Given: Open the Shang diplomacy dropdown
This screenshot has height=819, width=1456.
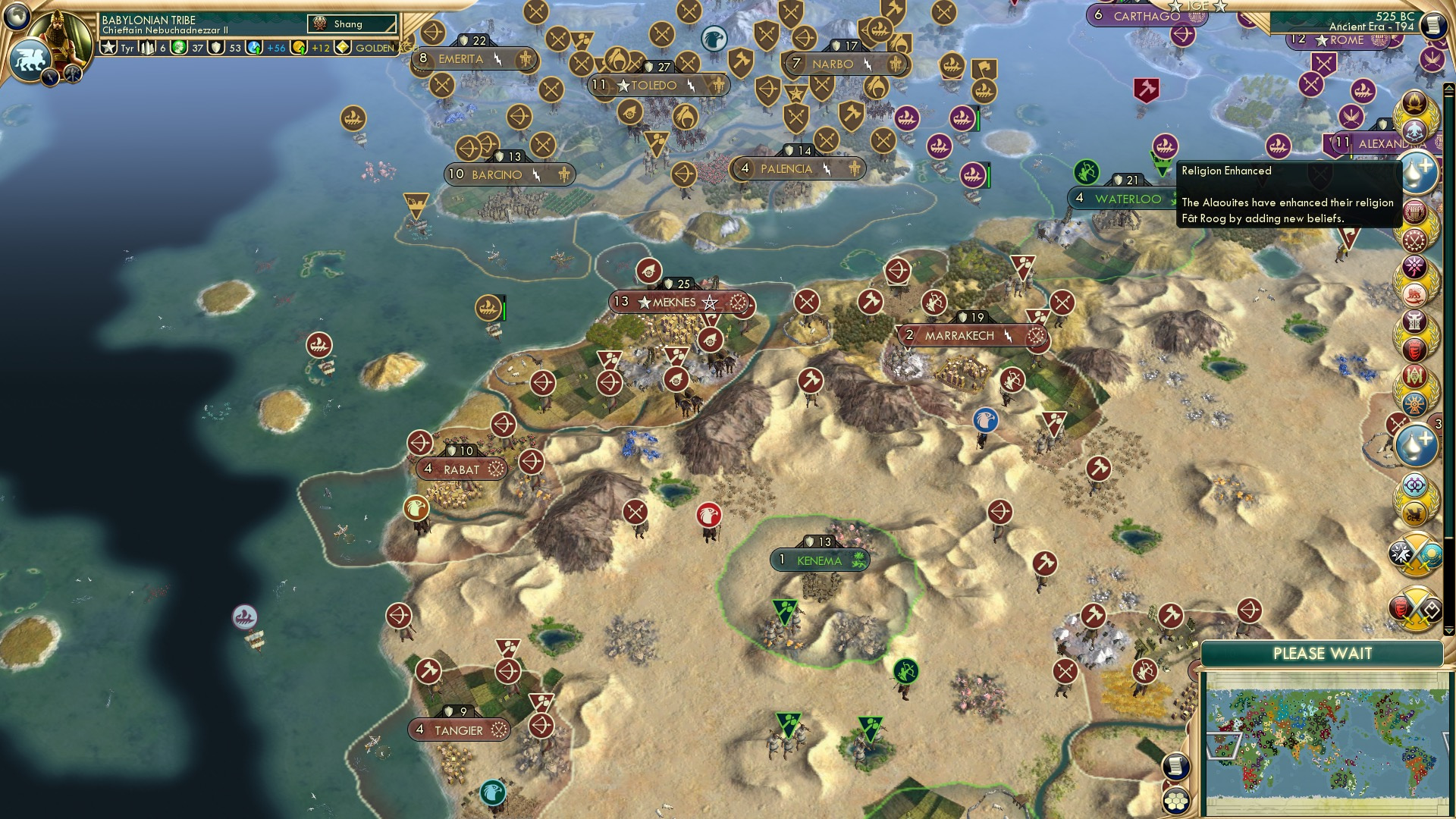Looking at the screenshot, I should (x=353, y=24).
